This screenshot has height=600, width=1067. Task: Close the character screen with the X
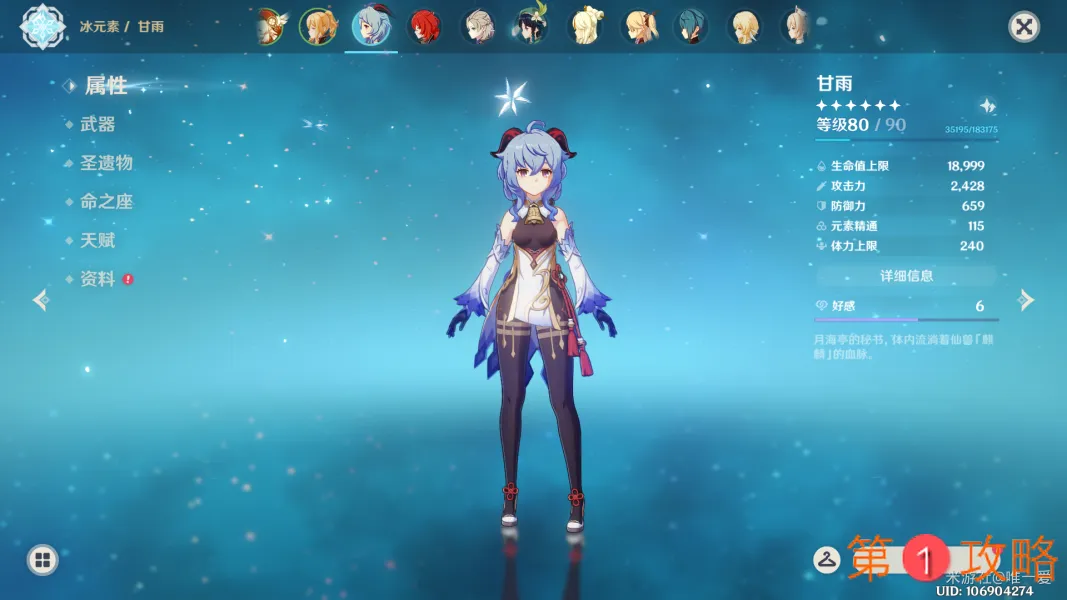pyautogui.click(x=1024, y=27)
